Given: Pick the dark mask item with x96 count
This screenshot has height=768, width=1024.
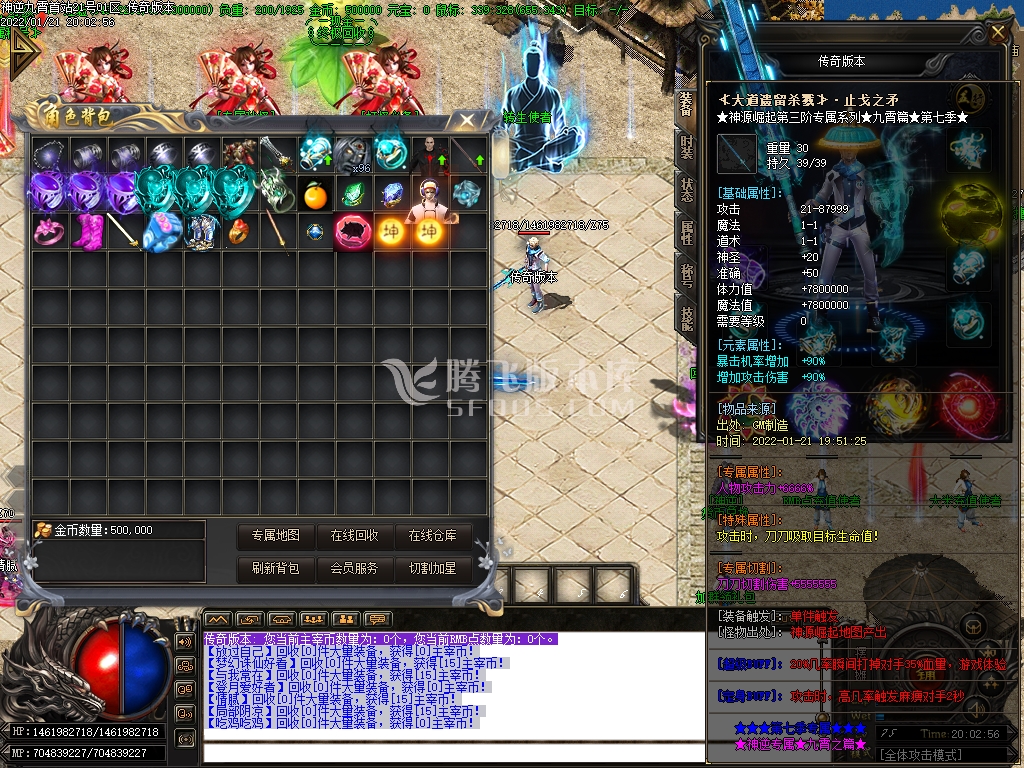Looking at the screenshot, I should [352, 155].
